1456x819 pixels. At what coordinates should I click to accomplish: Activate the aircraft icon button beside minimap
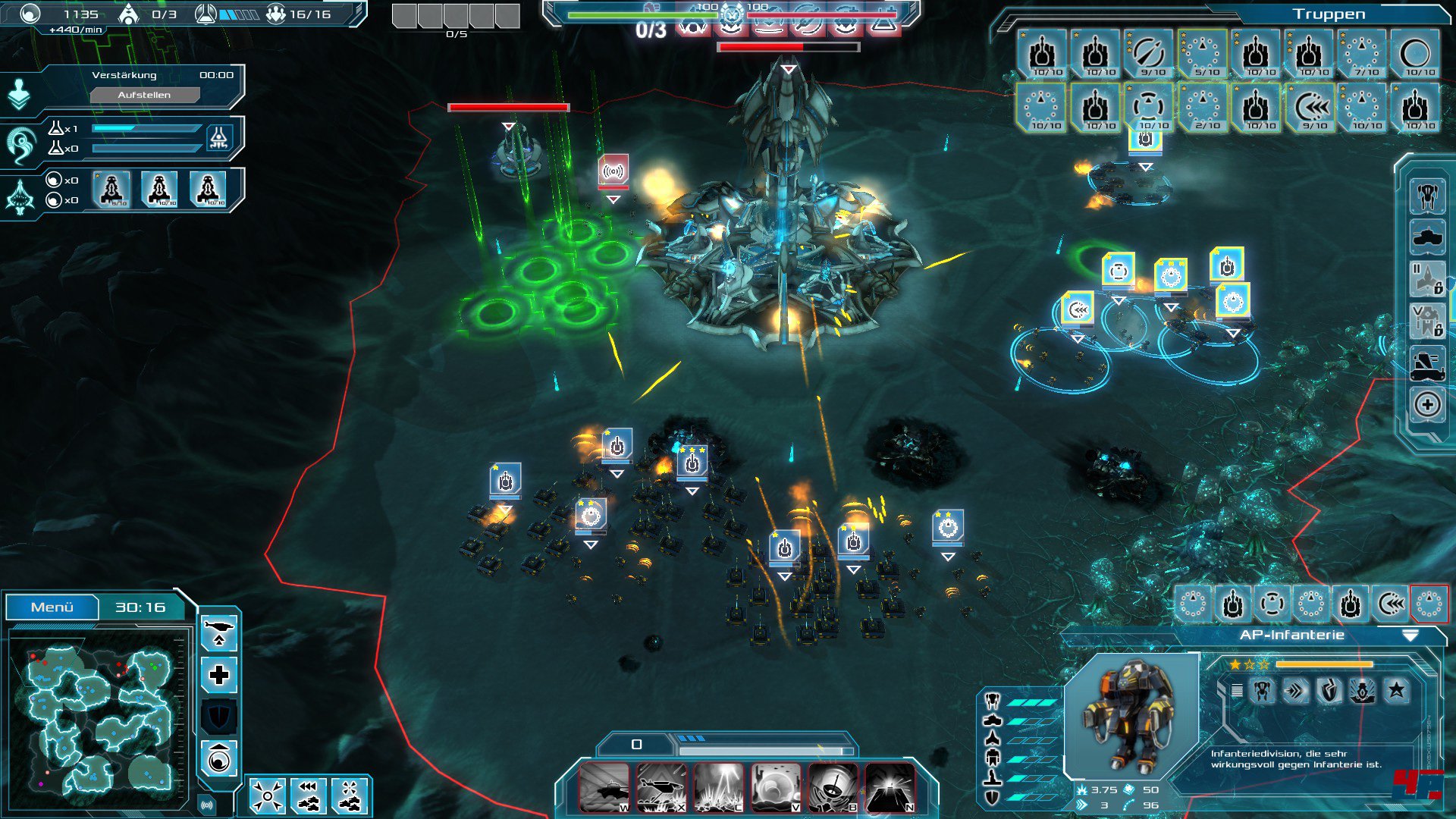pos(219,632)
